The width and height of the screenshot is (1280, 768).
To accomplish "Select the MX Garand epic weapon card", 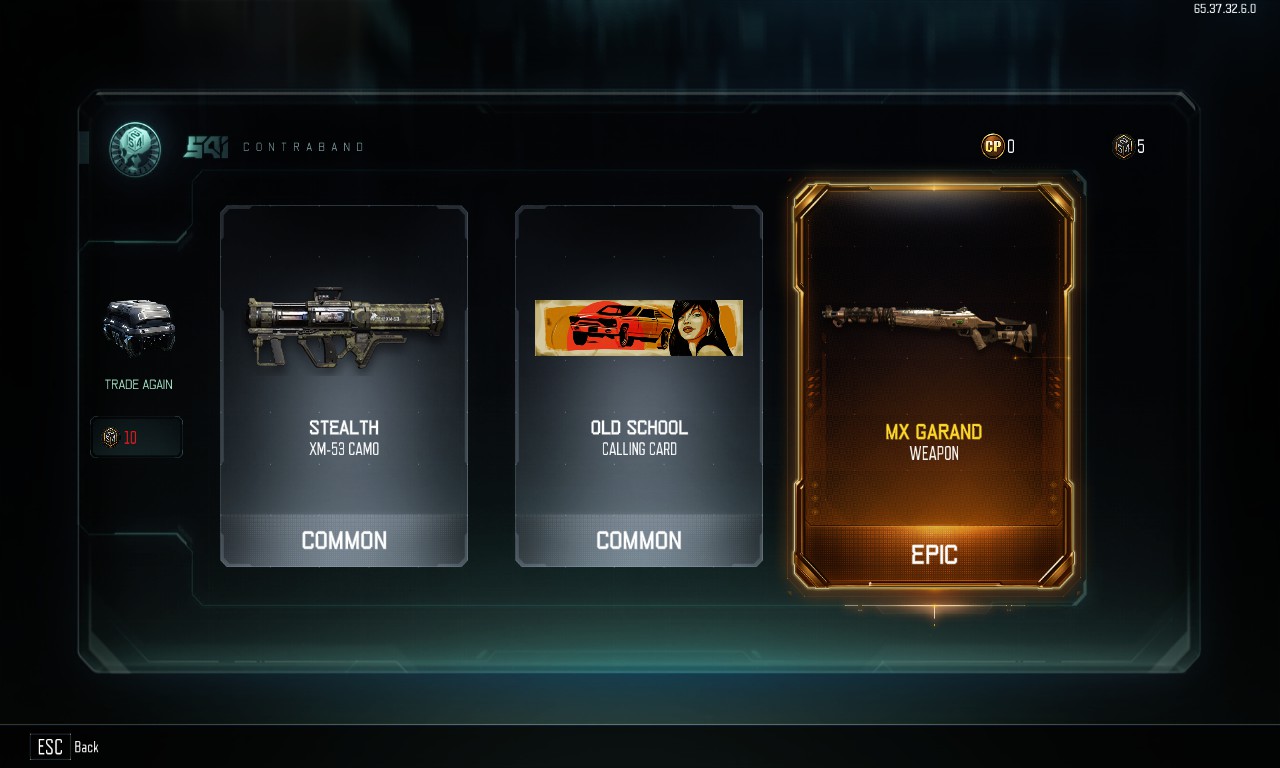I will click(934, 386).
